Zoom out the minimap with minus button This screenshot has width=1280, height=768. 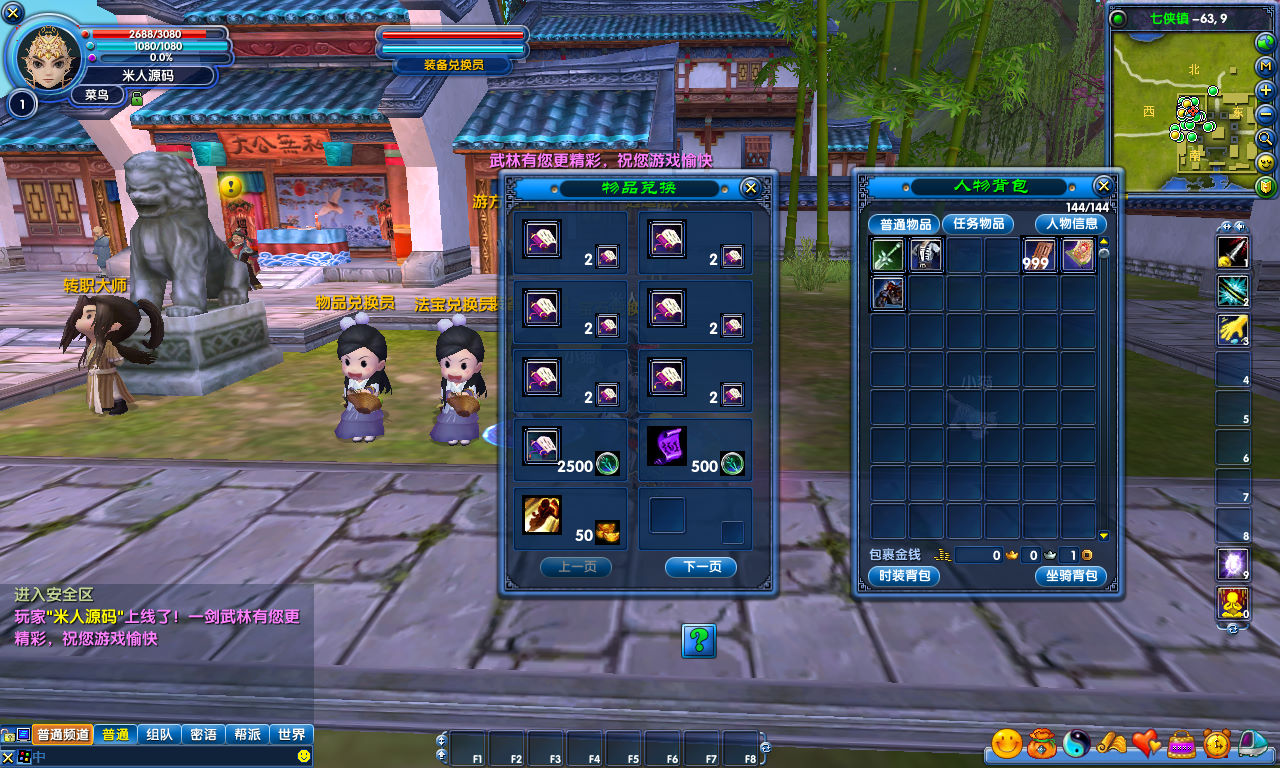tap(1266, 114)
